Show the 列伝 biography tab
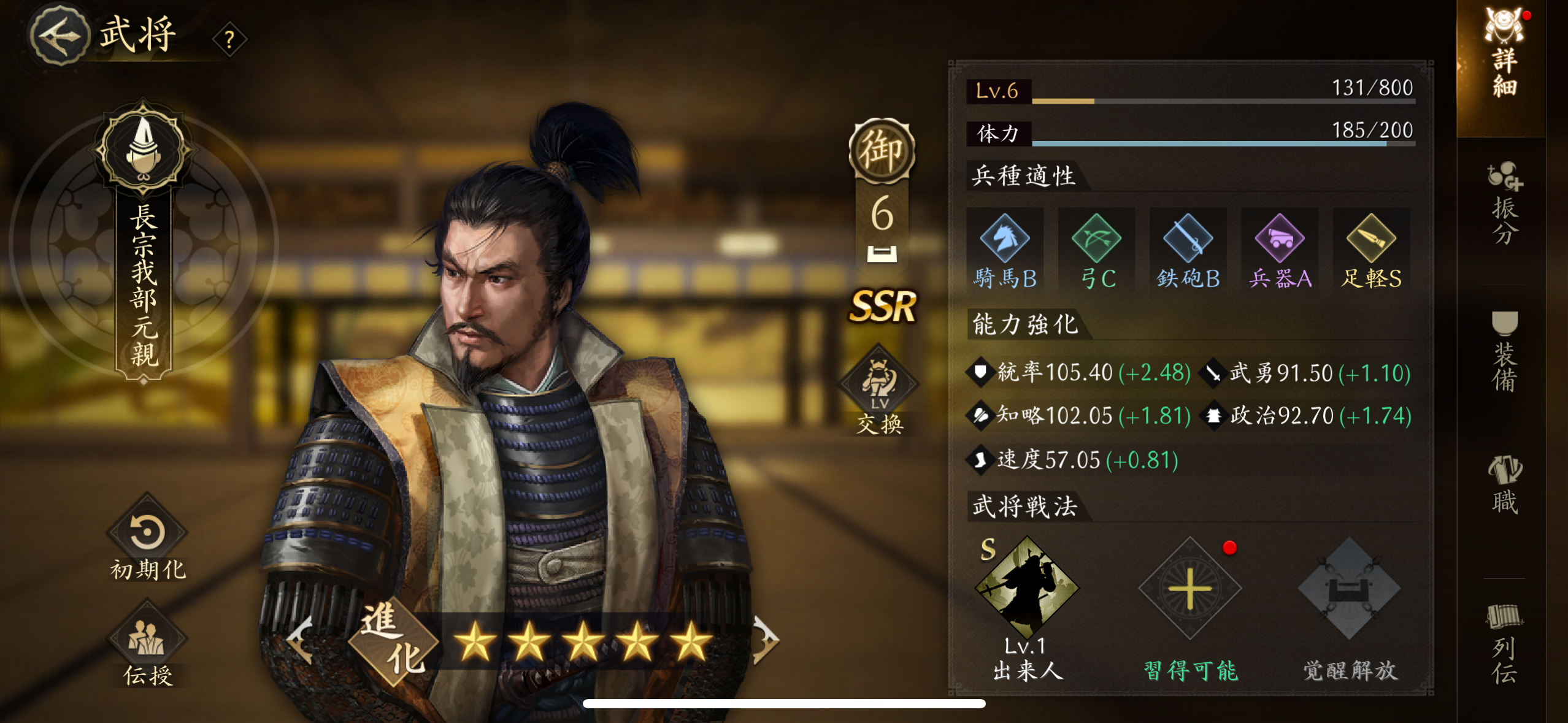Viewport: 1568px width, 723px height. [1504, 643]
